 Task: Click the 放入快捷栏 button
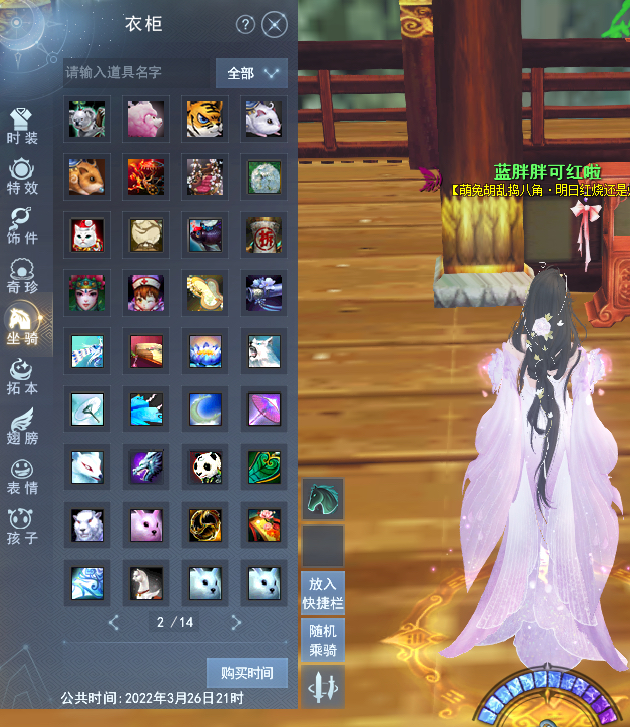click(323, 592)
